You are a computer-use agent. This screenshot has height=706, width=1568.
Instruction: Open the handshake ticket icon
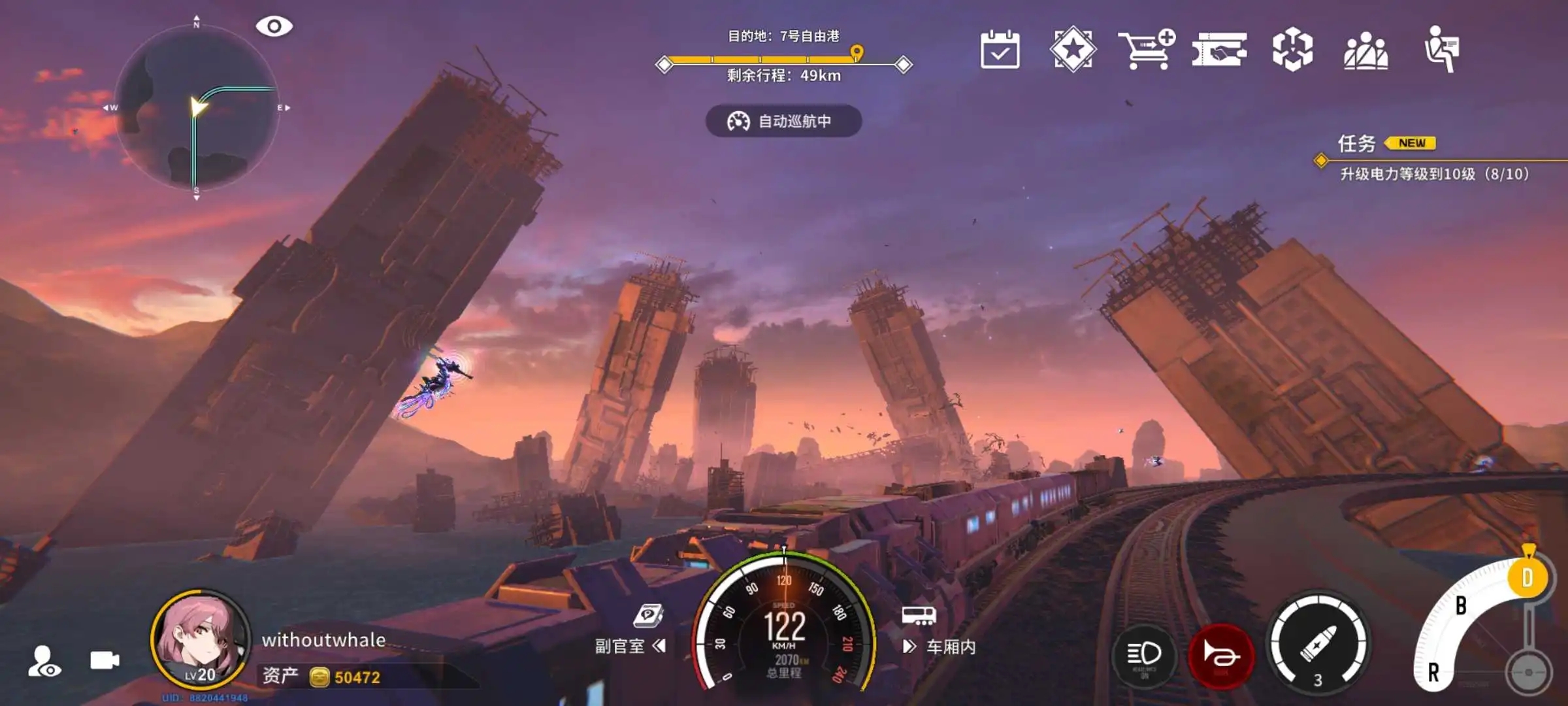tap(1219, 50)
